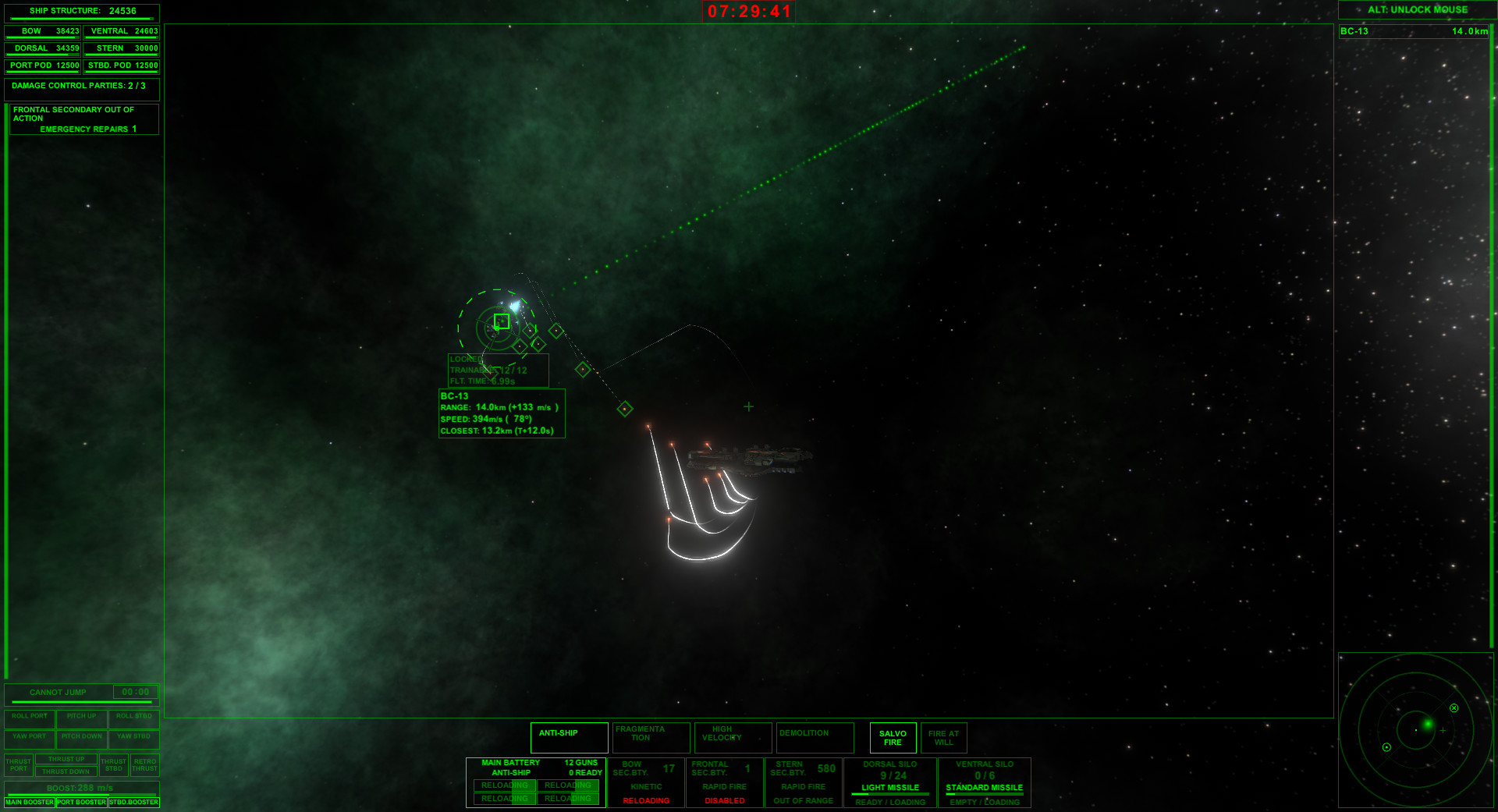Toggle SALVO FIRE mode
Viewport: 1498px width, 812px height.
(x=892, y=737)
